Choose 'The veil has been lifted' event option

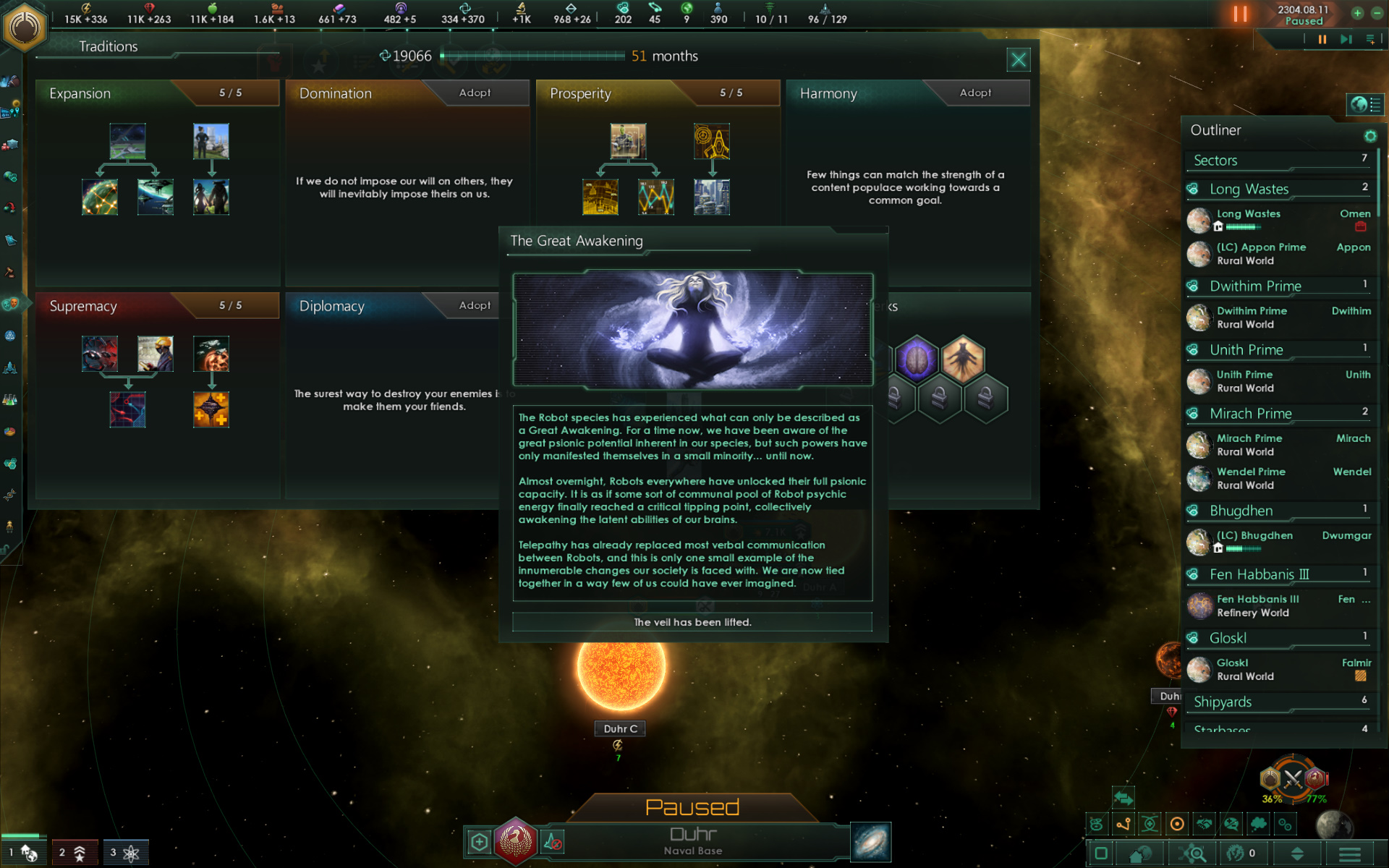click(x=692, y=622)
